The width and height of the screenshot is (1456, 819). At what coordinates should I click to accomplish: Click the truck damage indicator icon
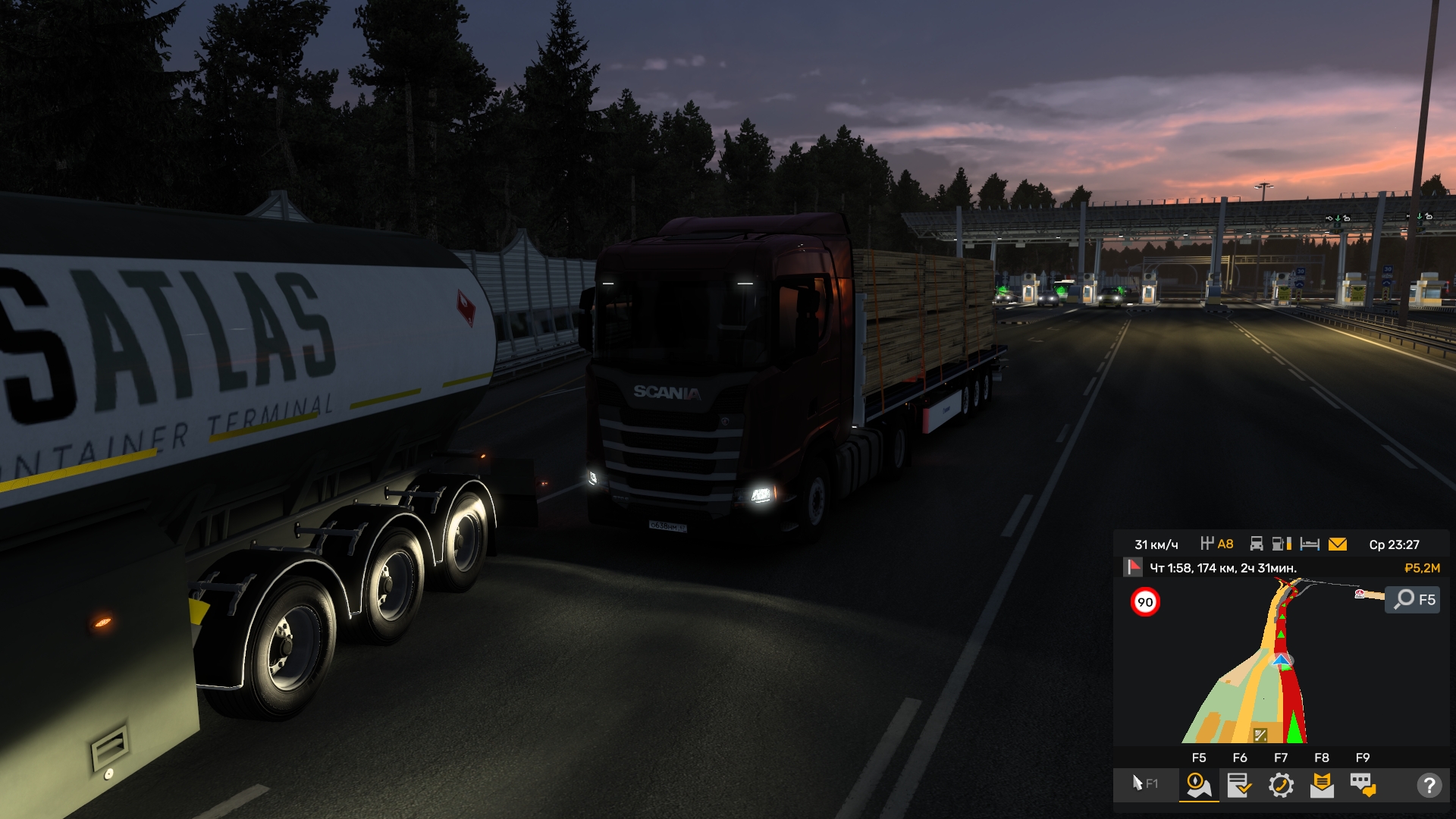coord(1257,544)
